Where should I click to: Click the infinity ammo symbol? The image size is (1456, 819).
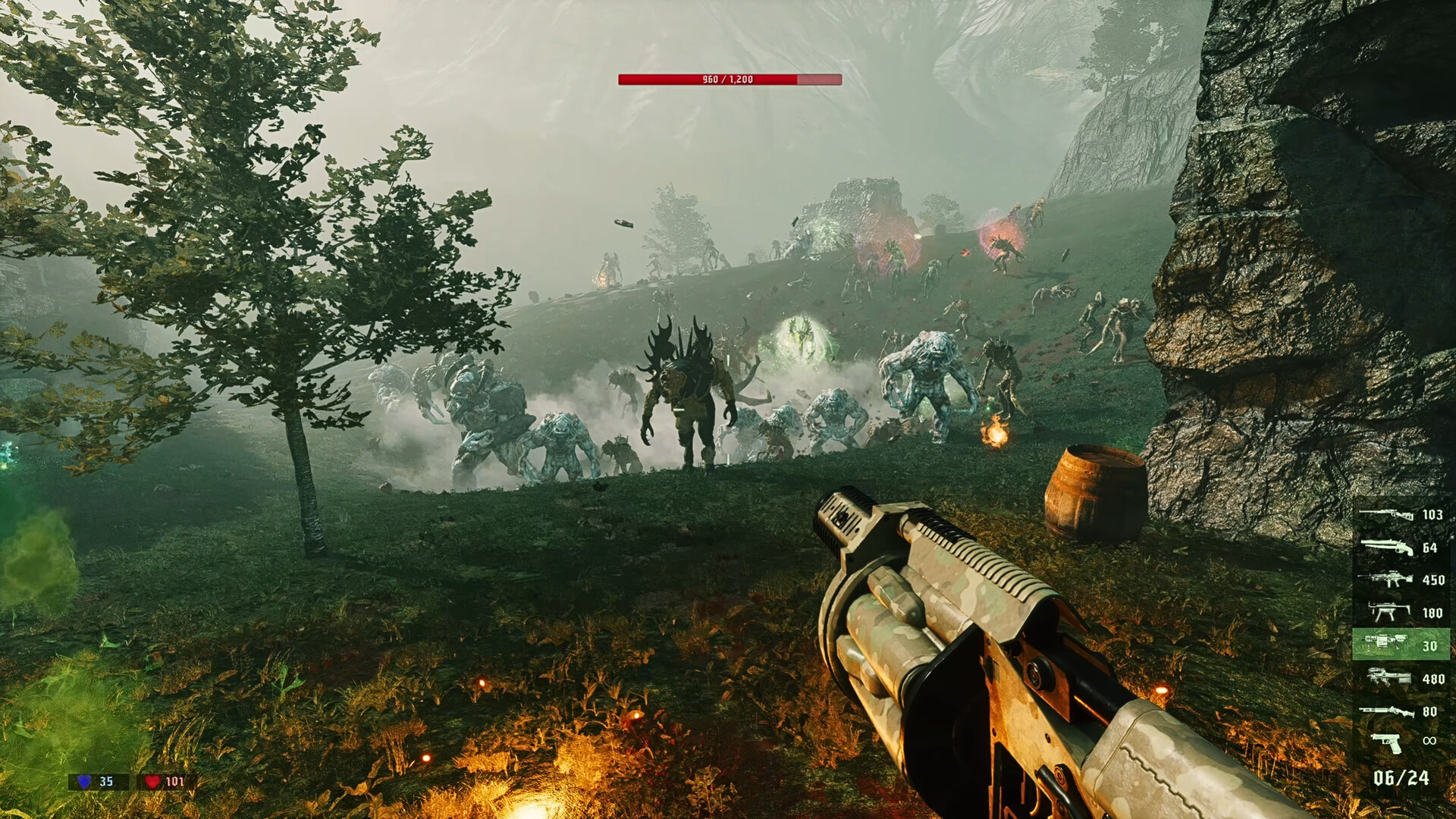(1429, 742)
